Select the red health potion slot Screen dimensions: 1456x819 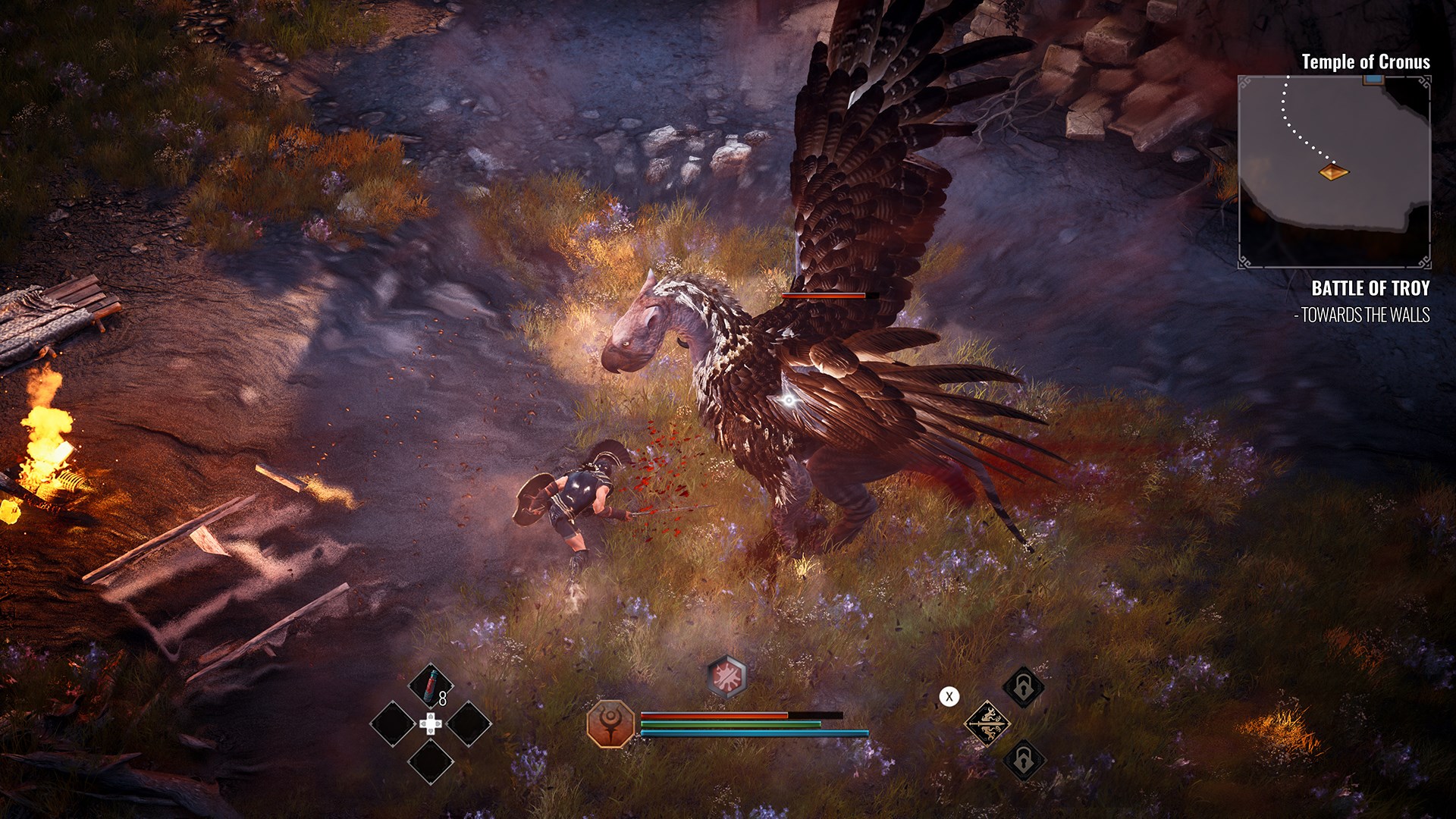point(431,685)
